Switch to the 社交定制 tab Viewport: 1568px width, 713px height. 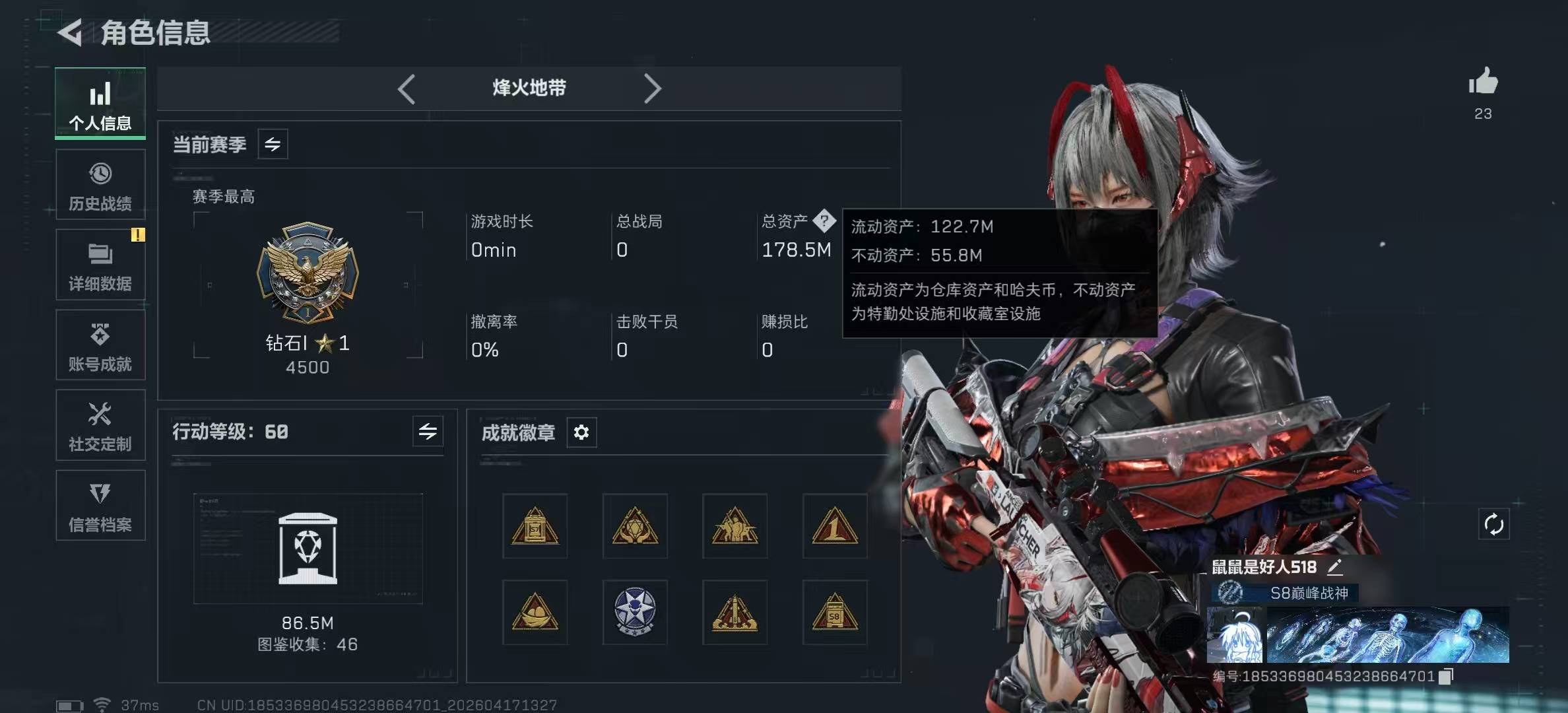click(100, 426)
